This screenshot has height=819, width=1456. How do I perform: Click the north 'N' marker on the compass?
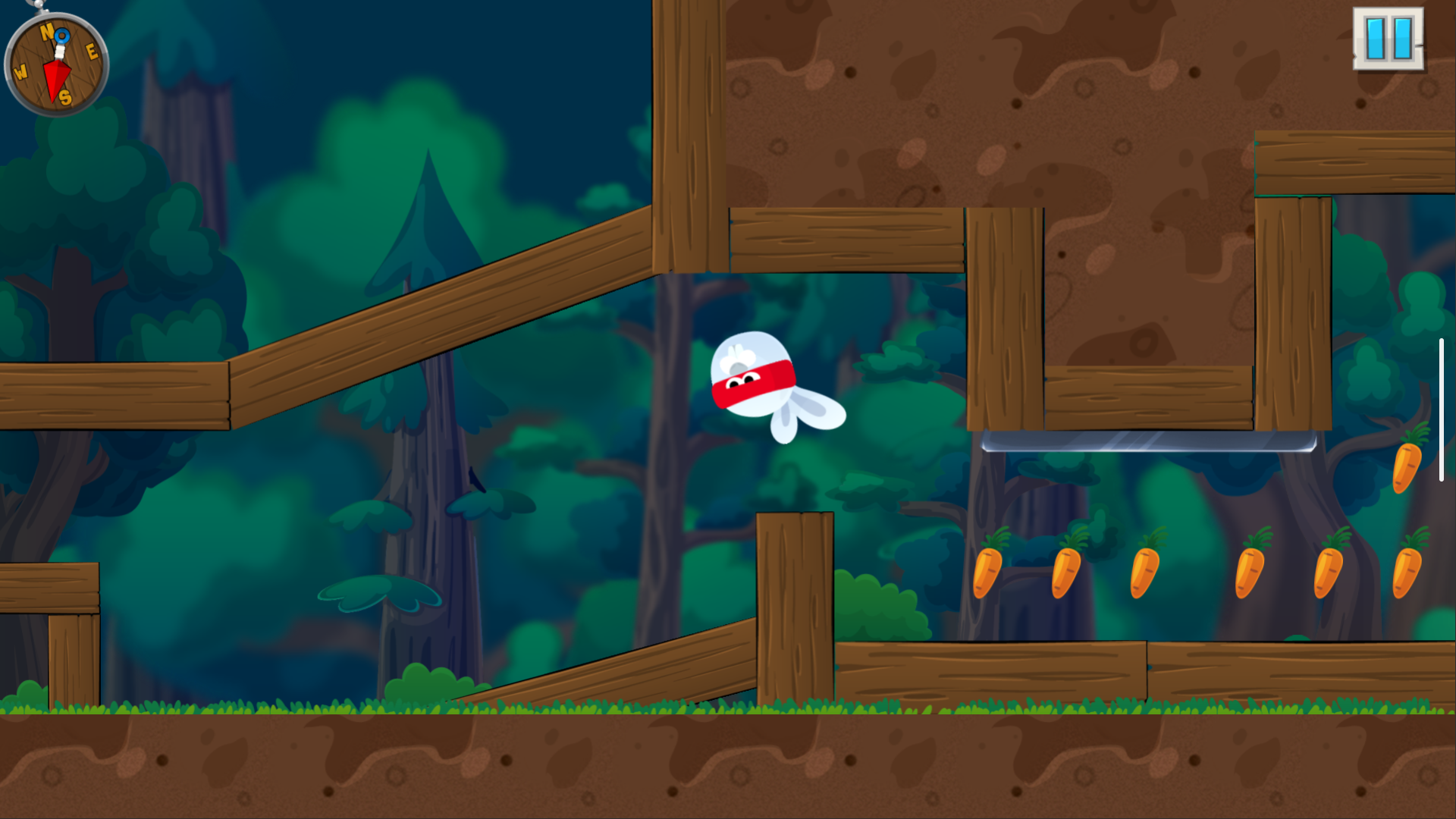(x=47, y=33)
